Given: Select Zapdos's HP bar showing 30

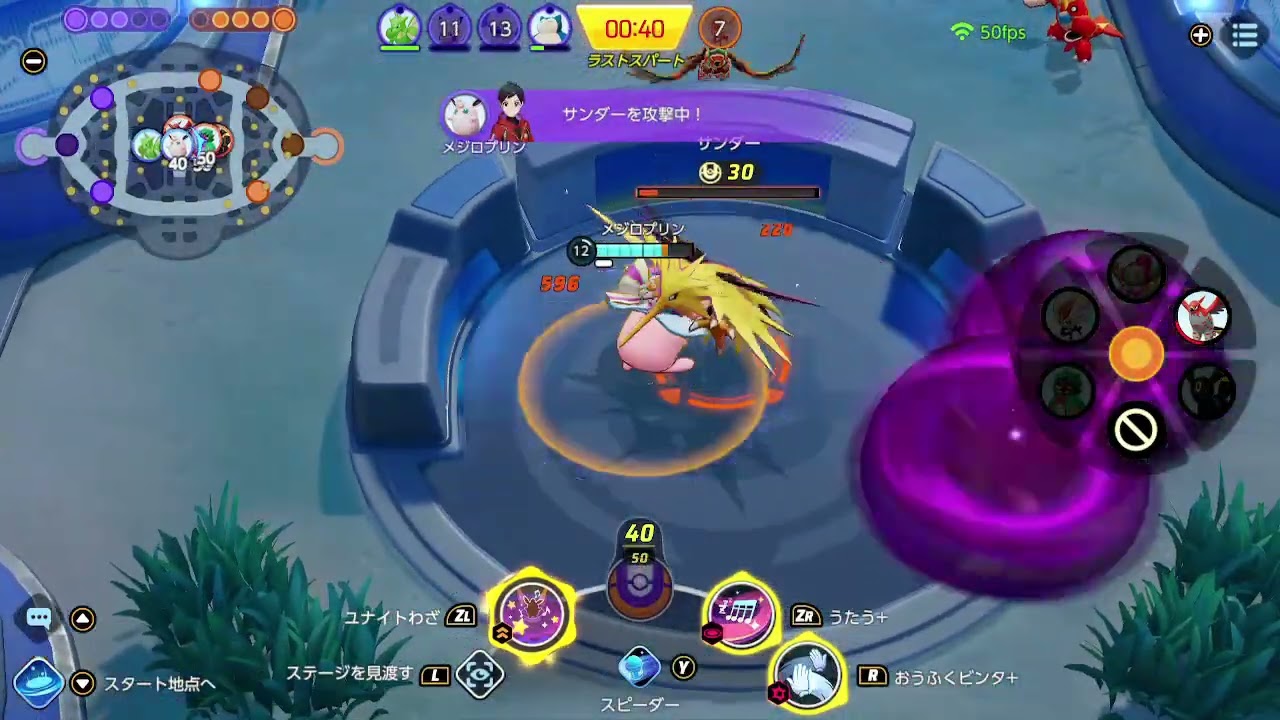Looking at the screenshot, I should (x=727, y=192).
